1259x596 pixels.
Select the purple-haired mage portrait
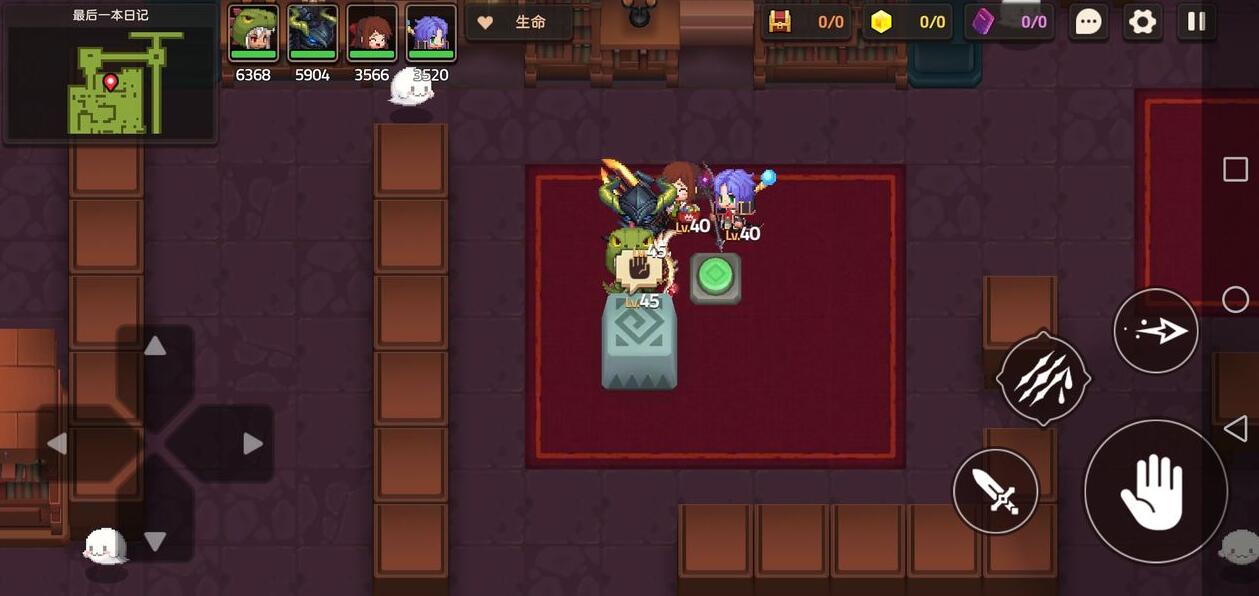(431, 34)
